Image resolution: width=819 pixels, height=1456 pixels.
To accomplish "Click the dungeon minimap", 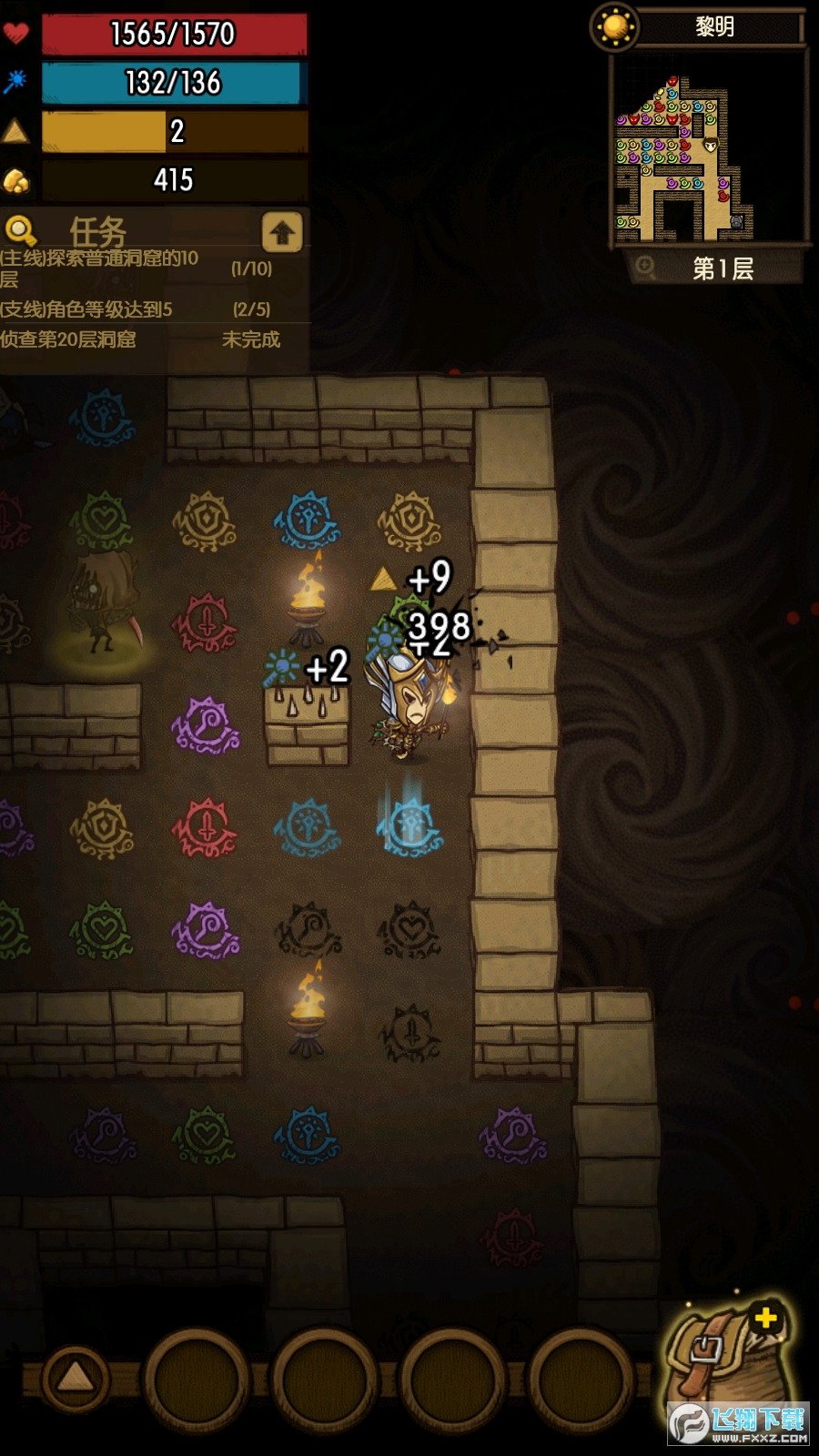I will [x=710, y=150].
